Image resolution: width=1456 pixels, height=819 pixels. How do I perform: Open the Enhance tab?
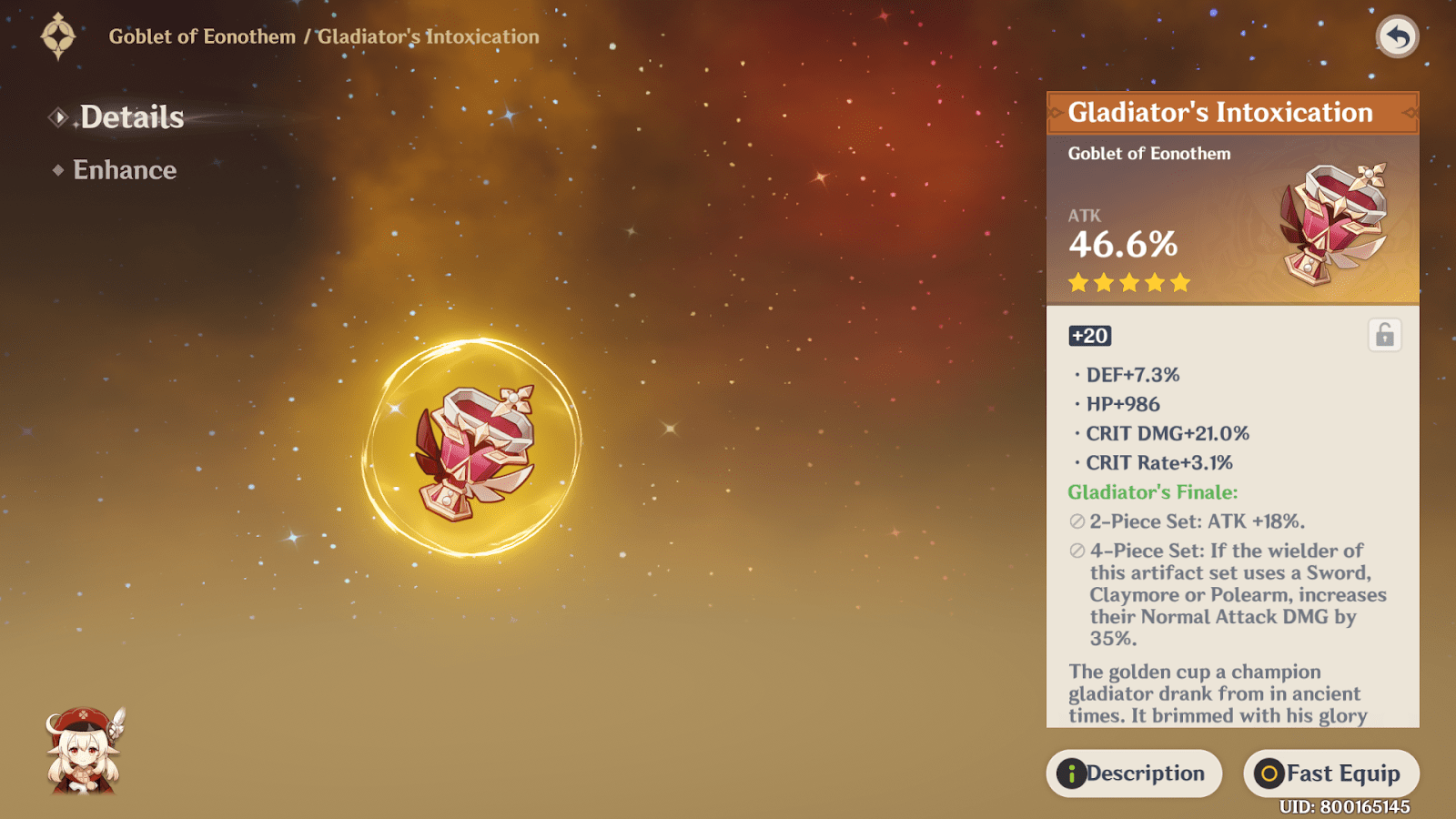coord(125,170)
